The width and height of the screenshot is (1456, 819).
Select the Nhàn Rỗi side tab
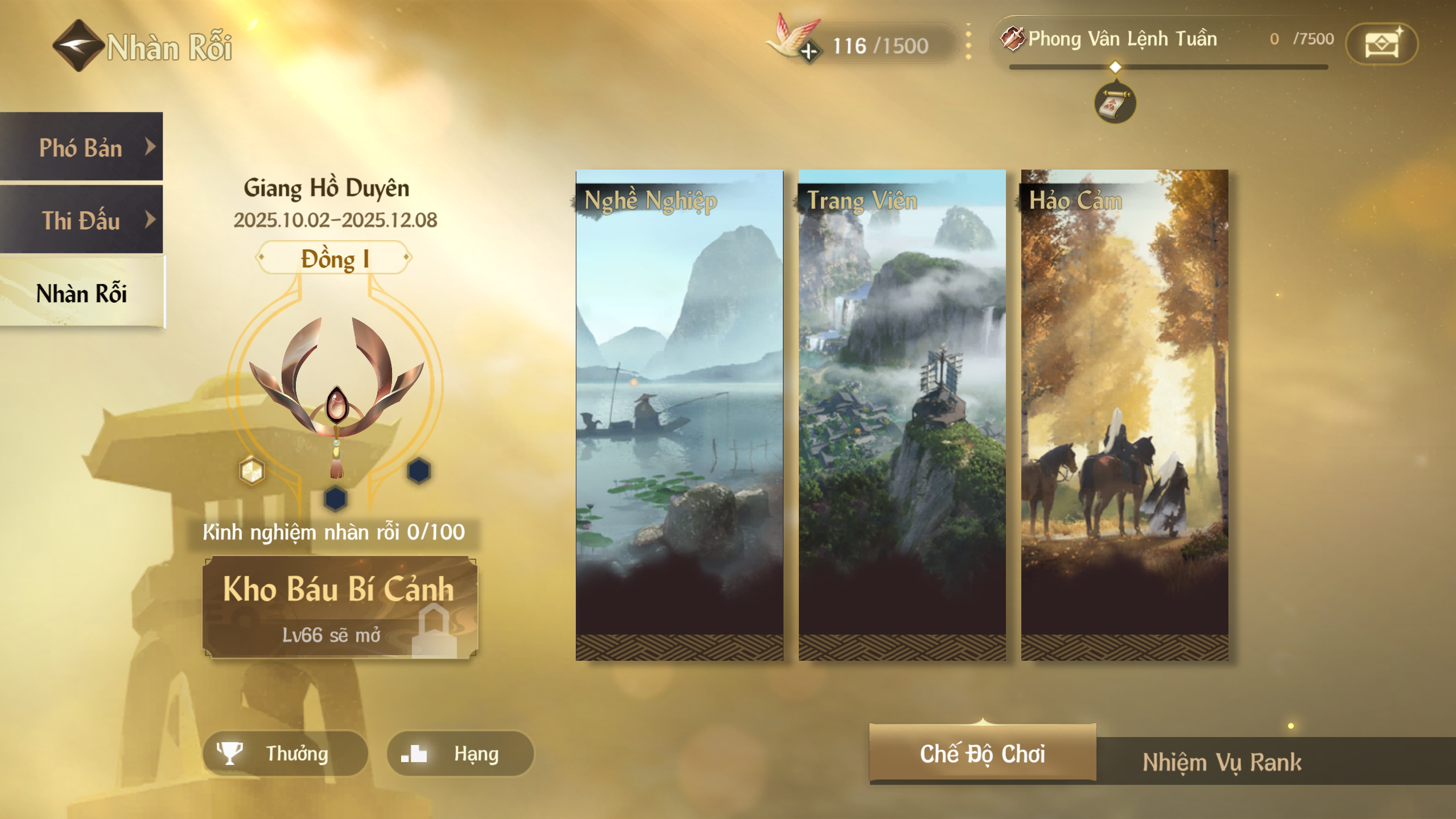[81, 293]
